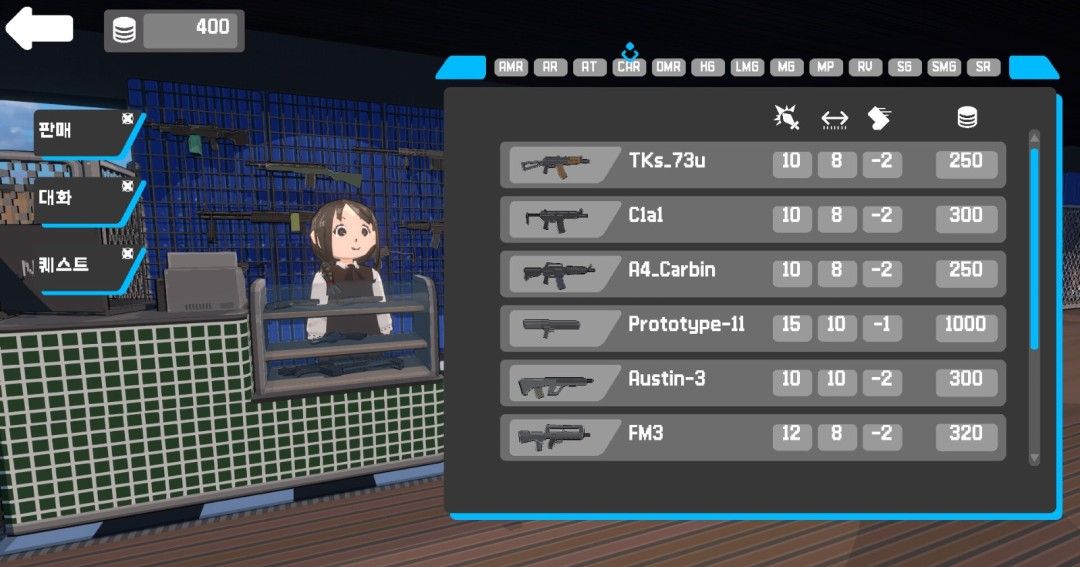Select the HG weapon tab

click(707, 67)
